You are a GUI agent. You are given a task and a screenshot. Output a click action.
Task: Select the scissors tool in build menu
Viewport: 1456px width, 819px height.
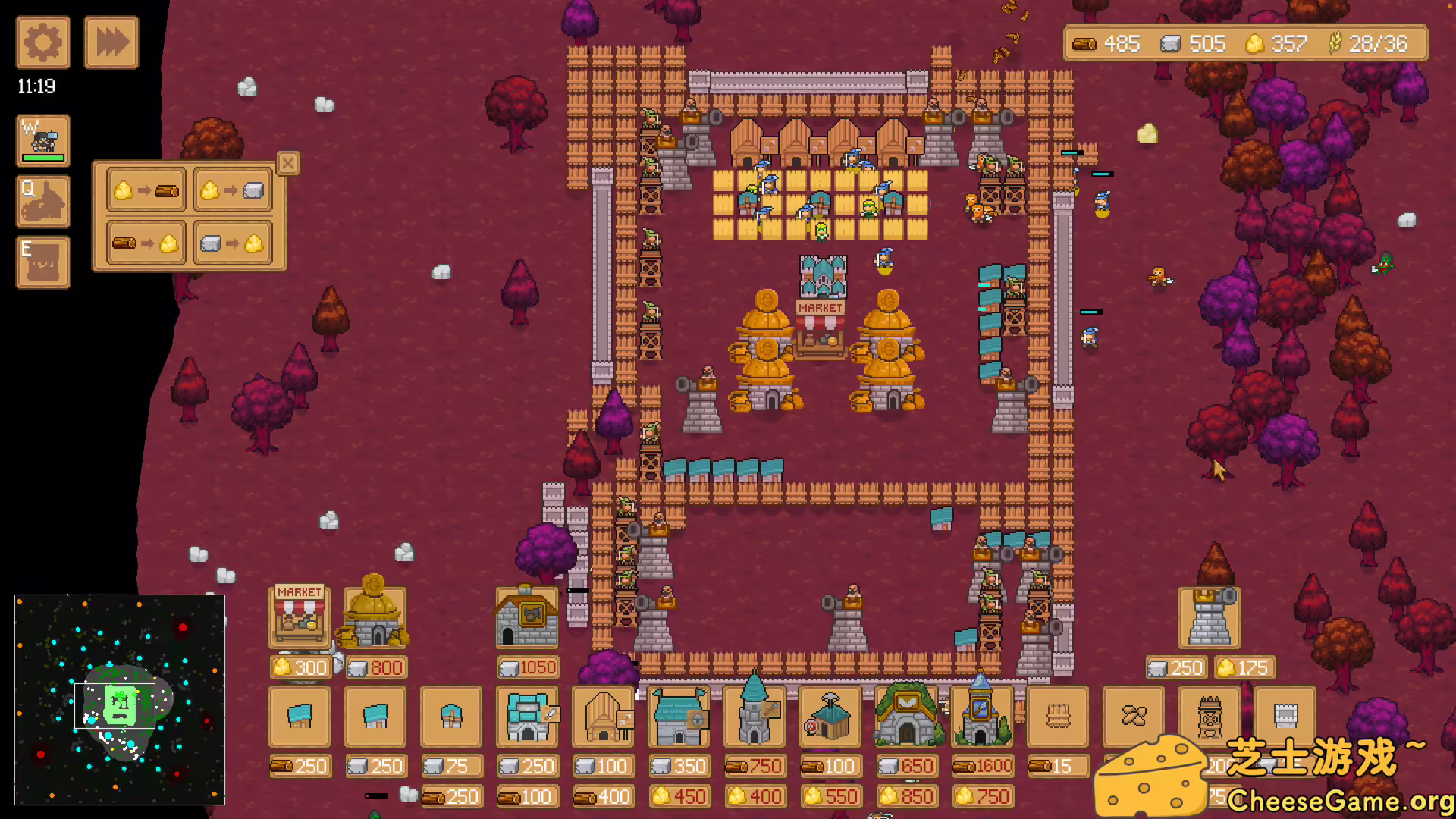pos(1132,717)
